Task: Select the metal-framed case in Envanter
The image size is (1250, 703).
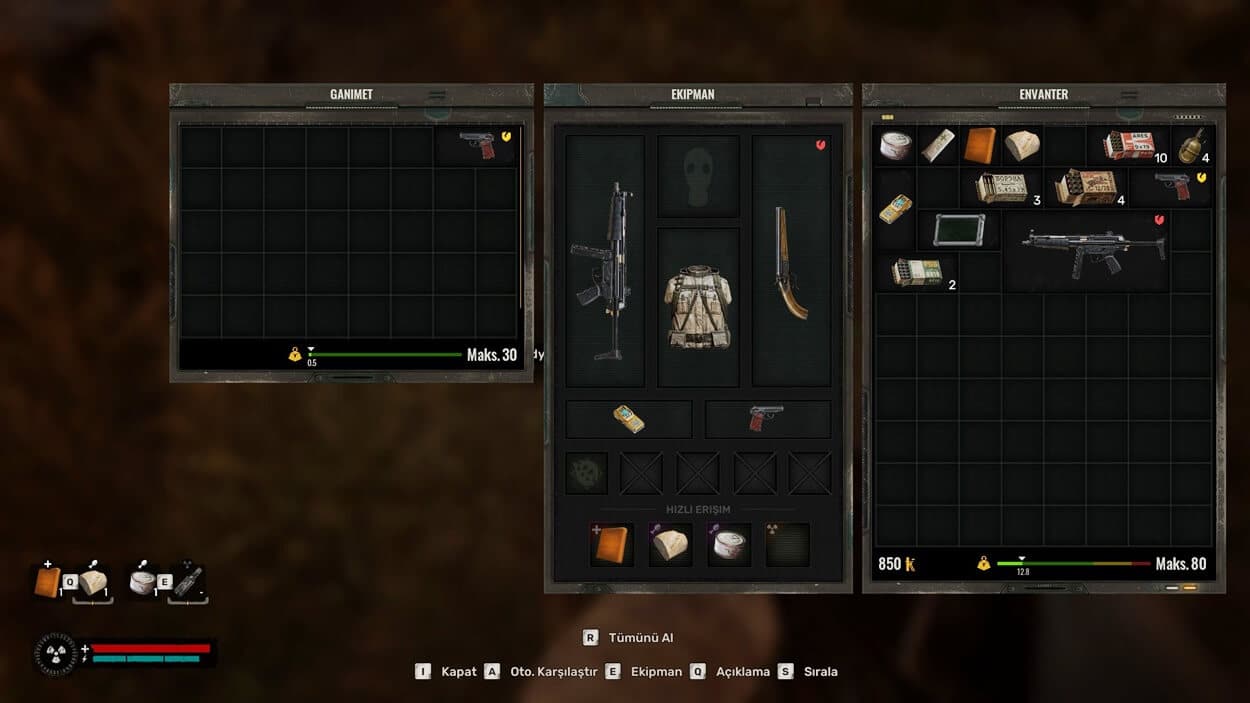Action: point(958,230)
